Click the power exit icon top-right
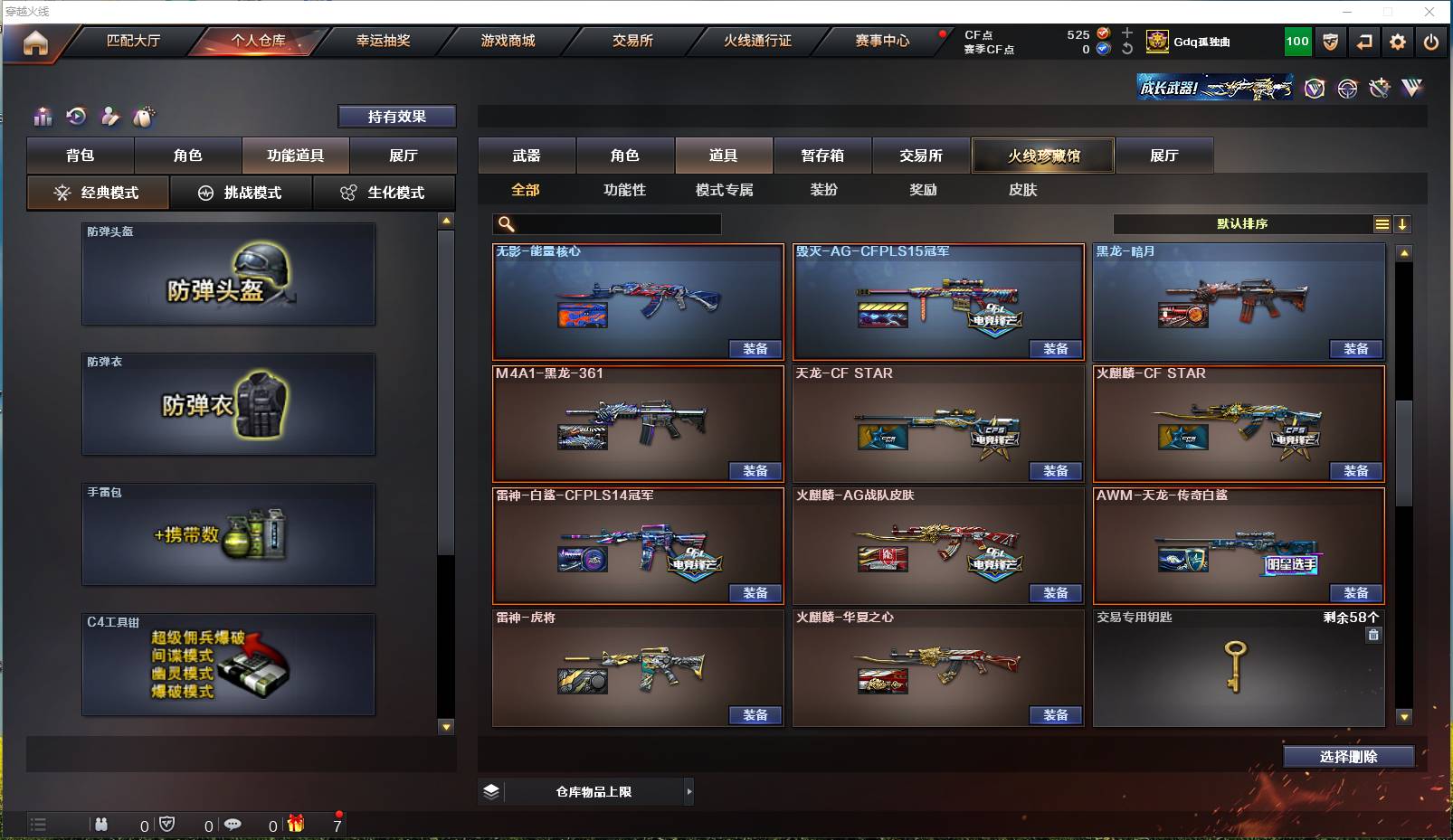This screenshot has width=1453, height=840. [1430, 42]
